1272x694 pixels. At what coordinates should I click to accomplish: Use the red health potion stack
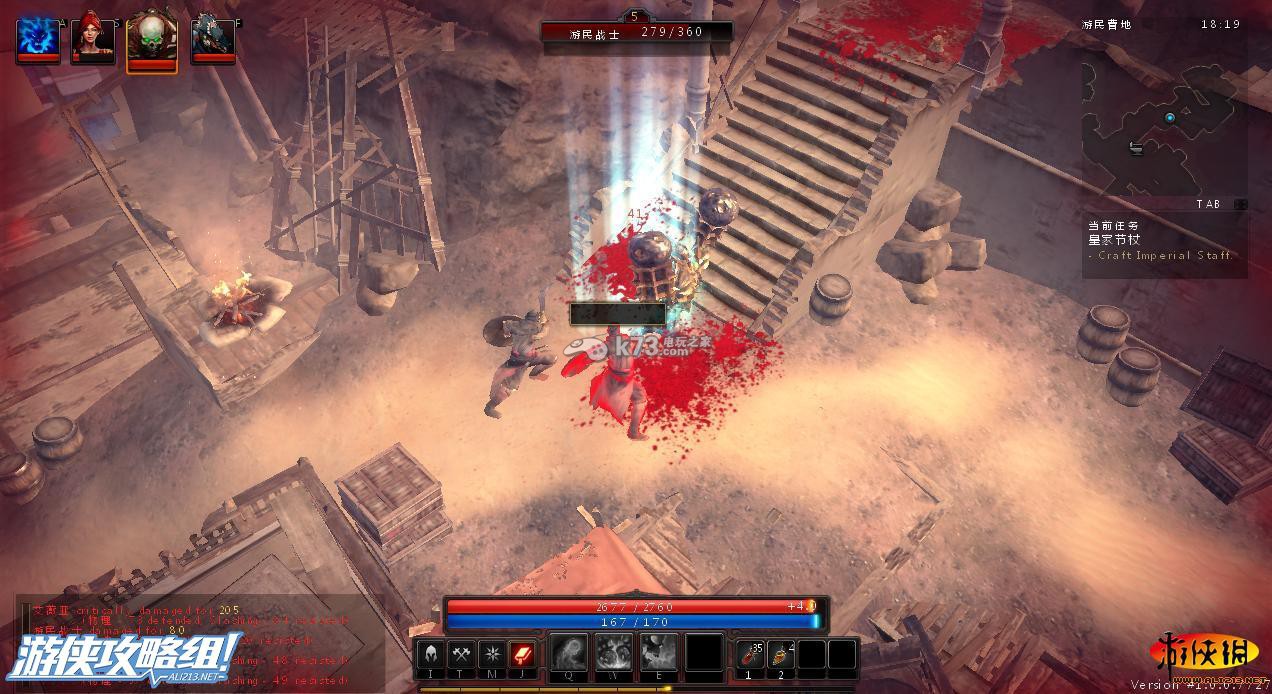751,655
